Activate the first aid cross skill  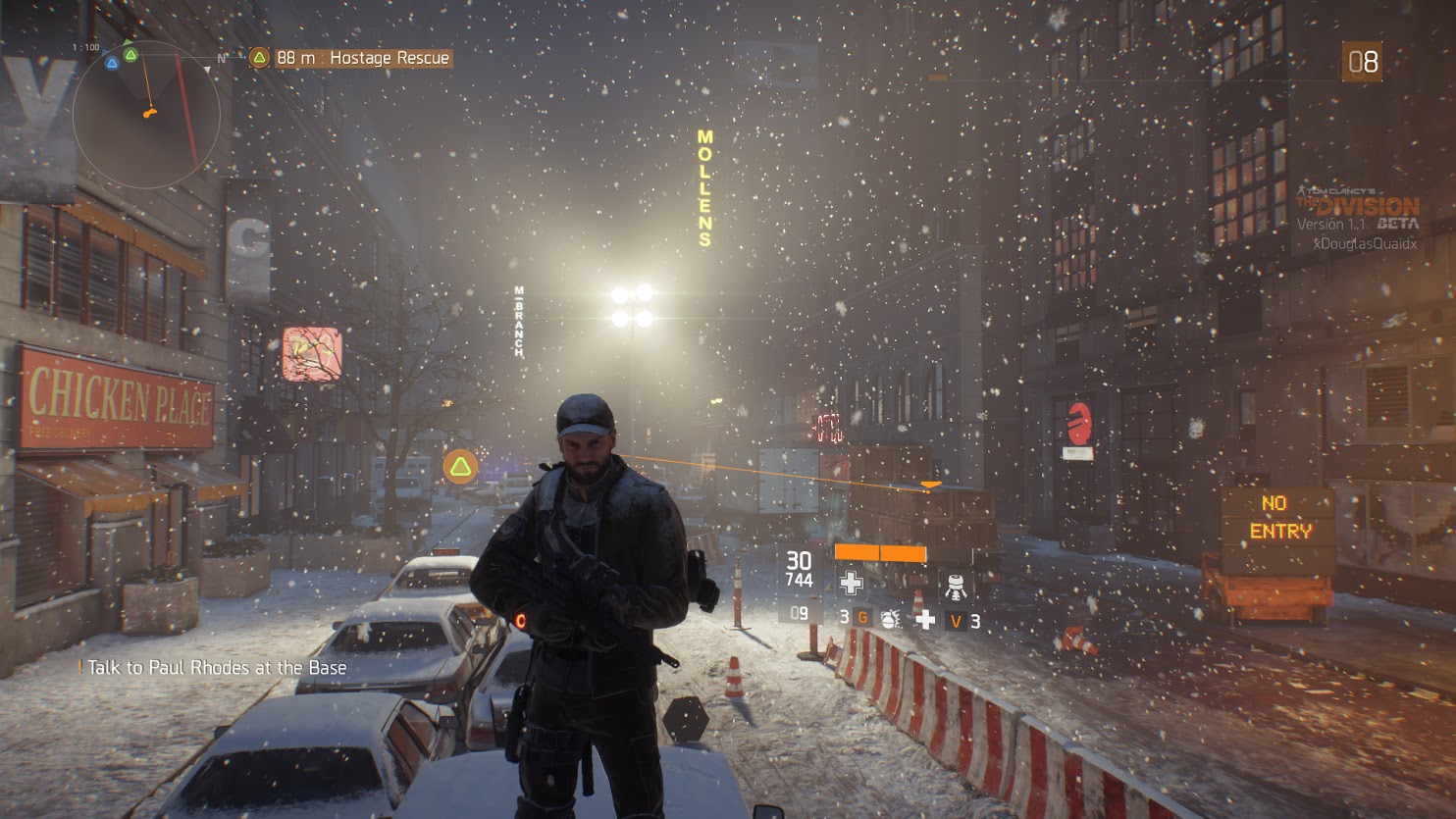tap(851, 584)
